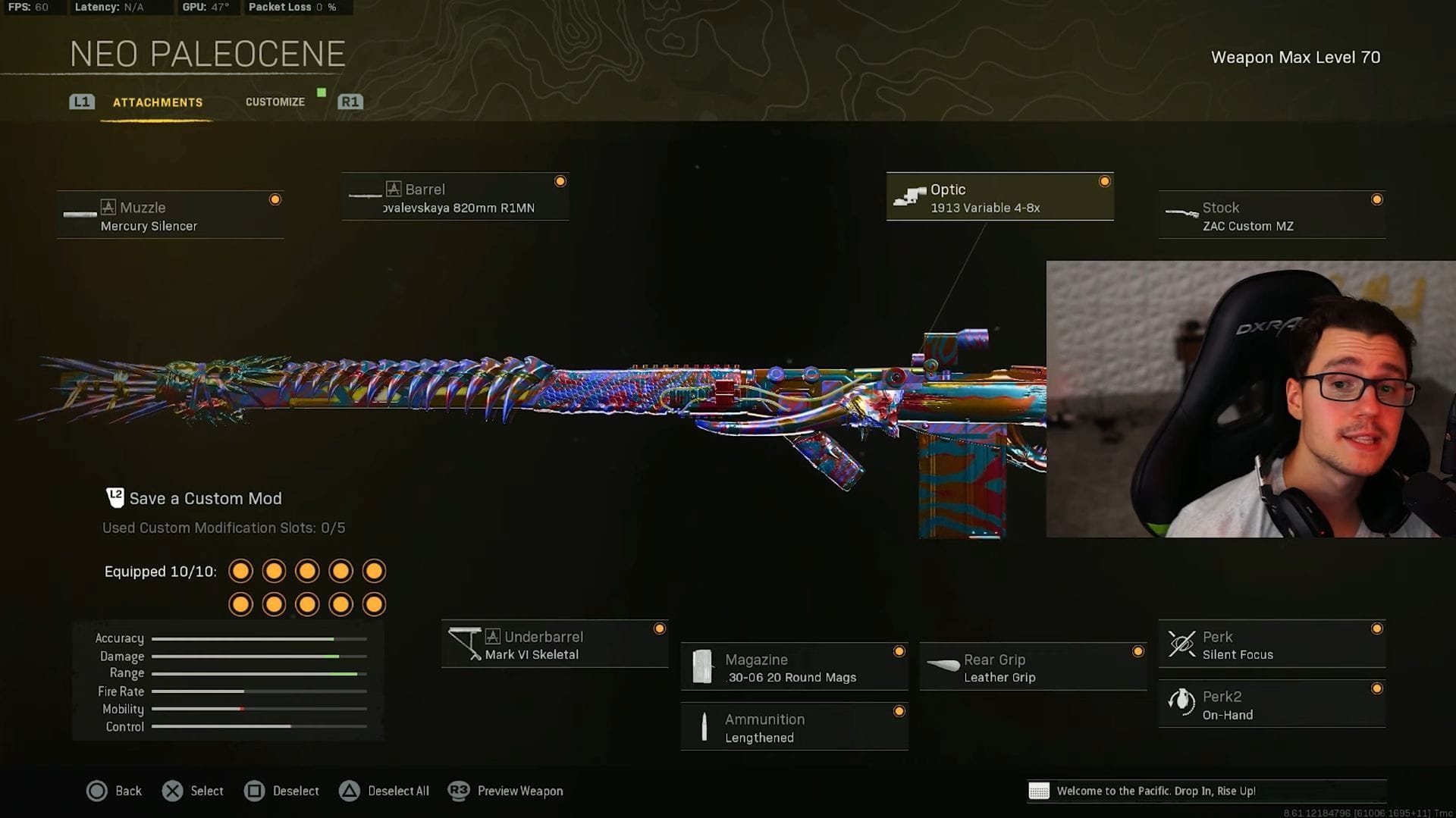Image resolution: width=1456 pixels, height=818 pixels.
Task: Toggle the first equipped attachment dot
Action: [x=240, y=571]
